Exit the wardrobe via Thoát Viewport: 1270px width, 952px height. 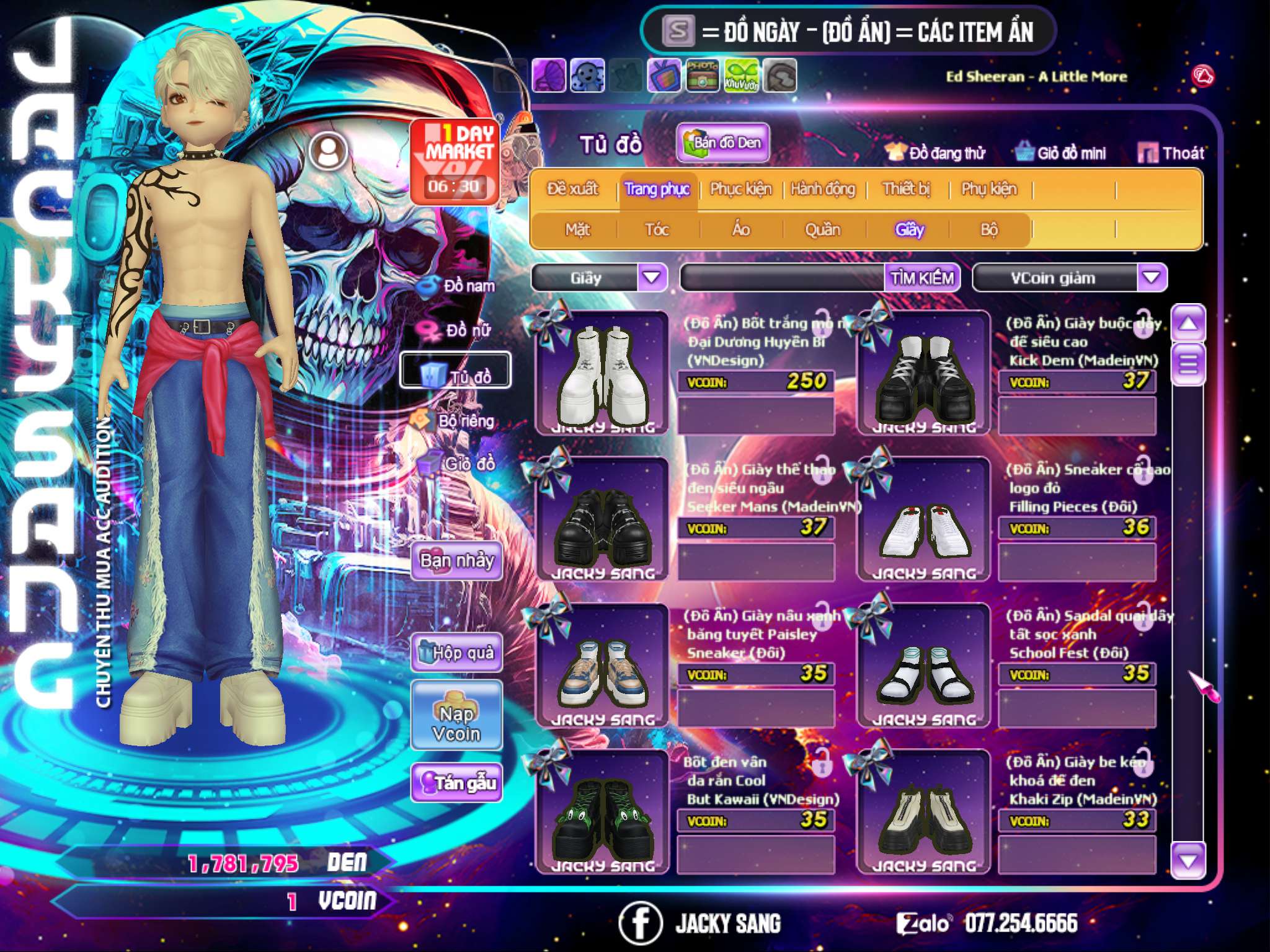[1171, 153]
